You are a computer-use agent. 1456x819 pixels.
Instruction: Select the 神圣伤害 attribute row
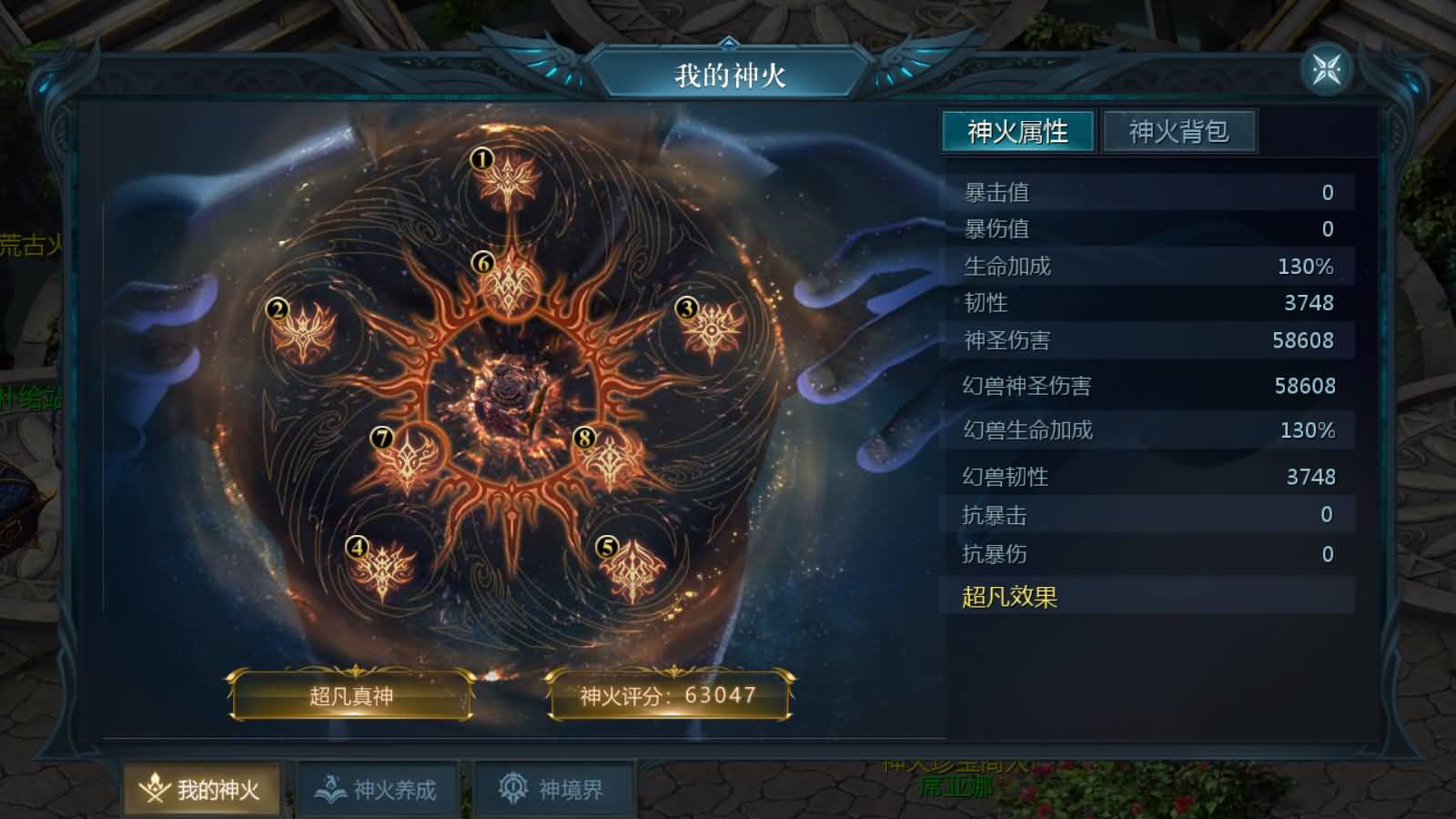point(1148,341)
